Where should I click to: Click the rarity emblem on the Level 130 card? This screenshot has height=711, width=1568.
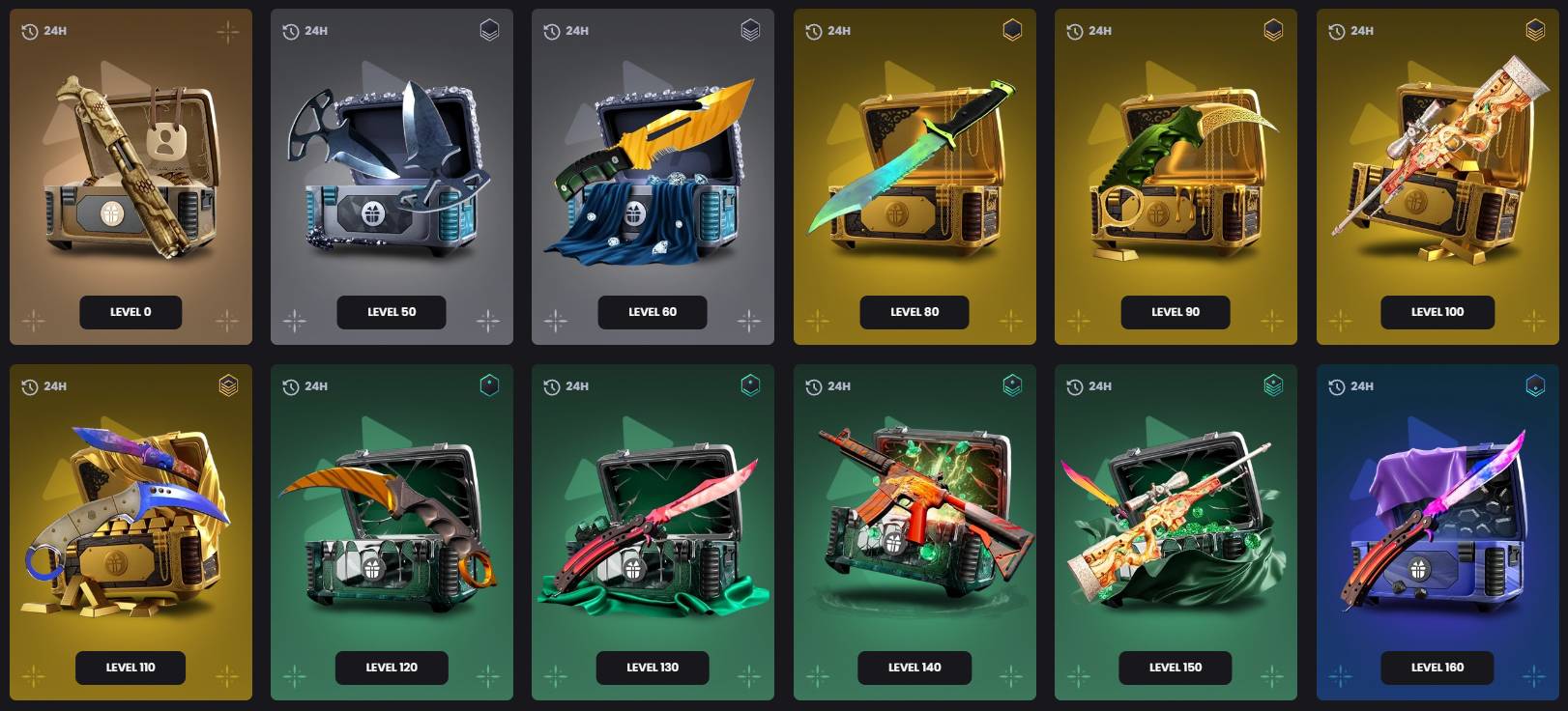(751, 385)
